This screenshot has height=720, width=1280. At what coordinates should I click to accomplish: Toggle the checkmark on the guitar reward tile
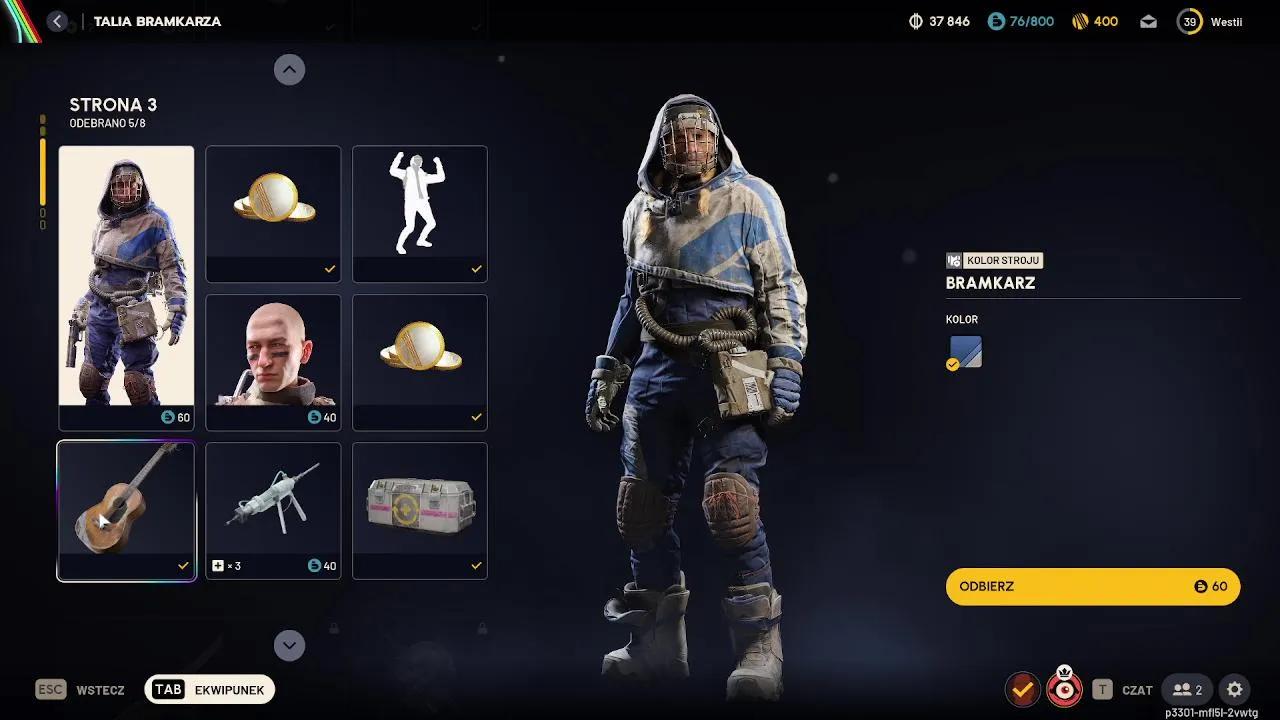[182, 564]
